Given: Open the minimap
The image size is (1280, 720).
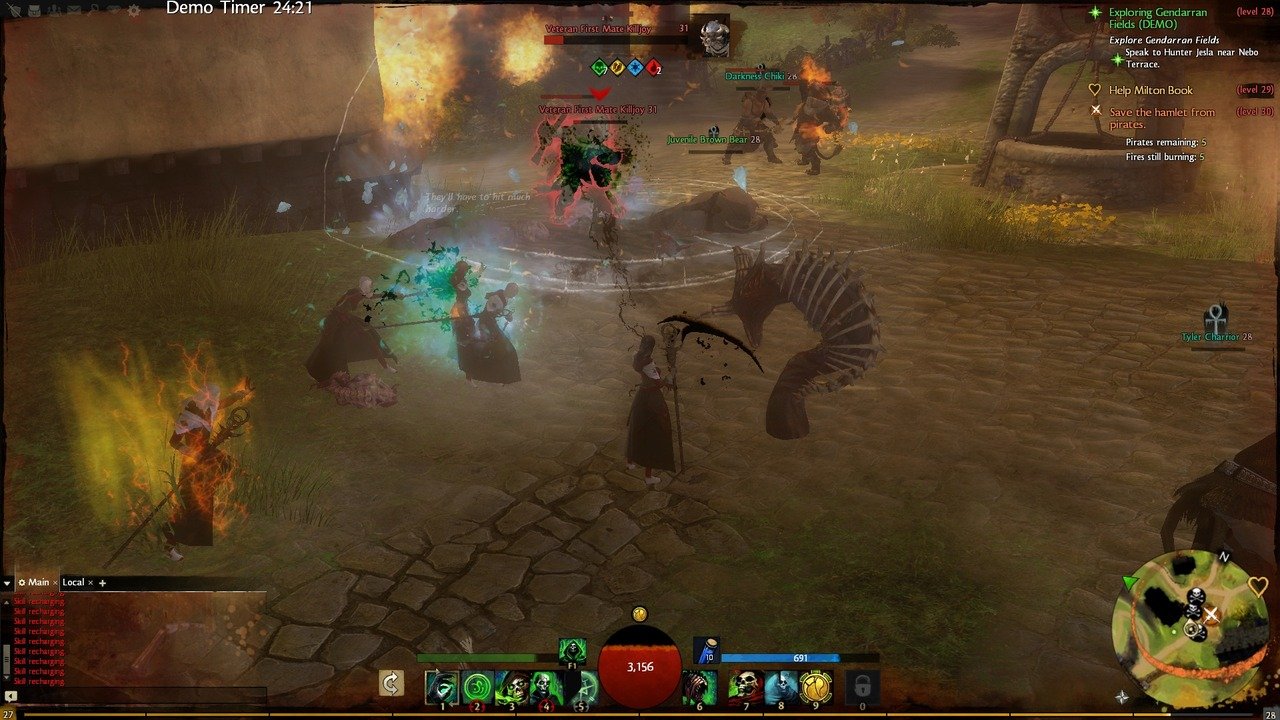Looking at the screenshot, I should pyautogui.click(x=1189, y=627).
